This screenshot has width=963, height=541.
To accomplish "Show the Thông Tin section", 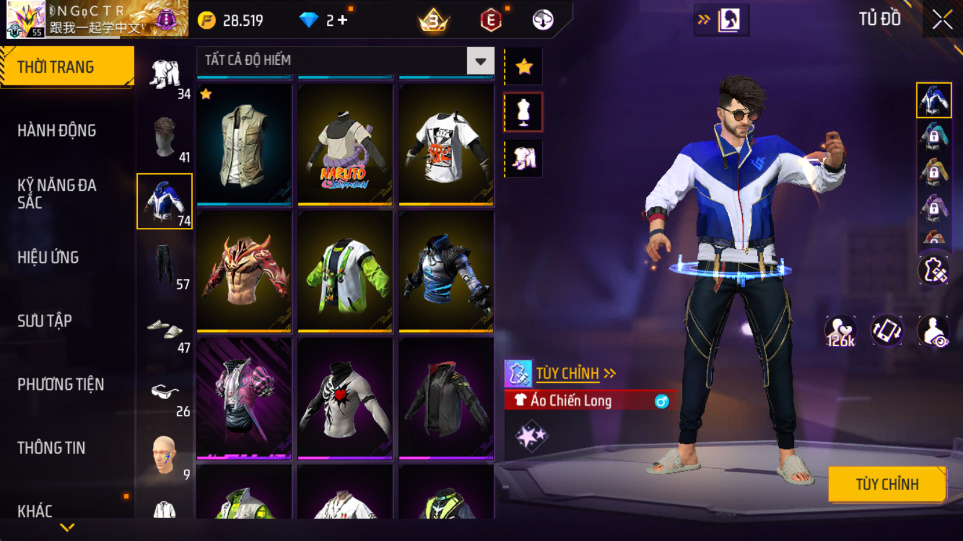I will 51,448.
